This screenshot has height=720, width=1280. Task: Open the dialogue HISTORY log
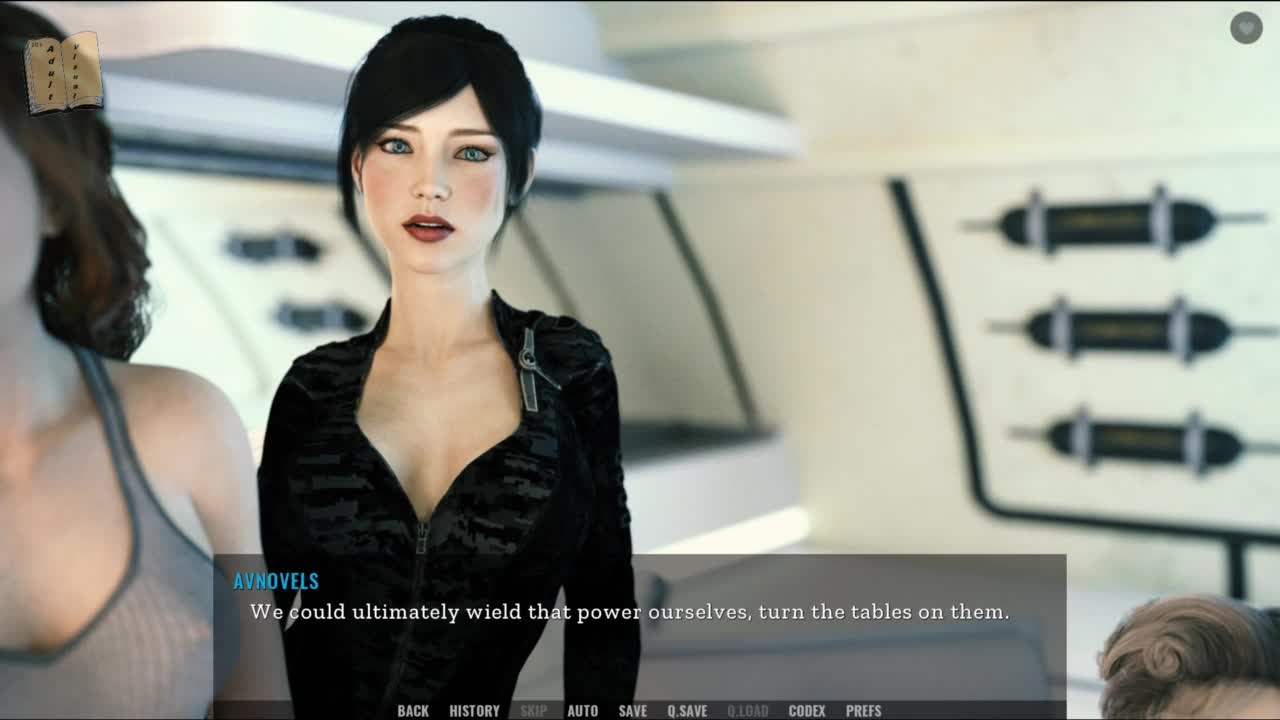click(x=474, y=711)
